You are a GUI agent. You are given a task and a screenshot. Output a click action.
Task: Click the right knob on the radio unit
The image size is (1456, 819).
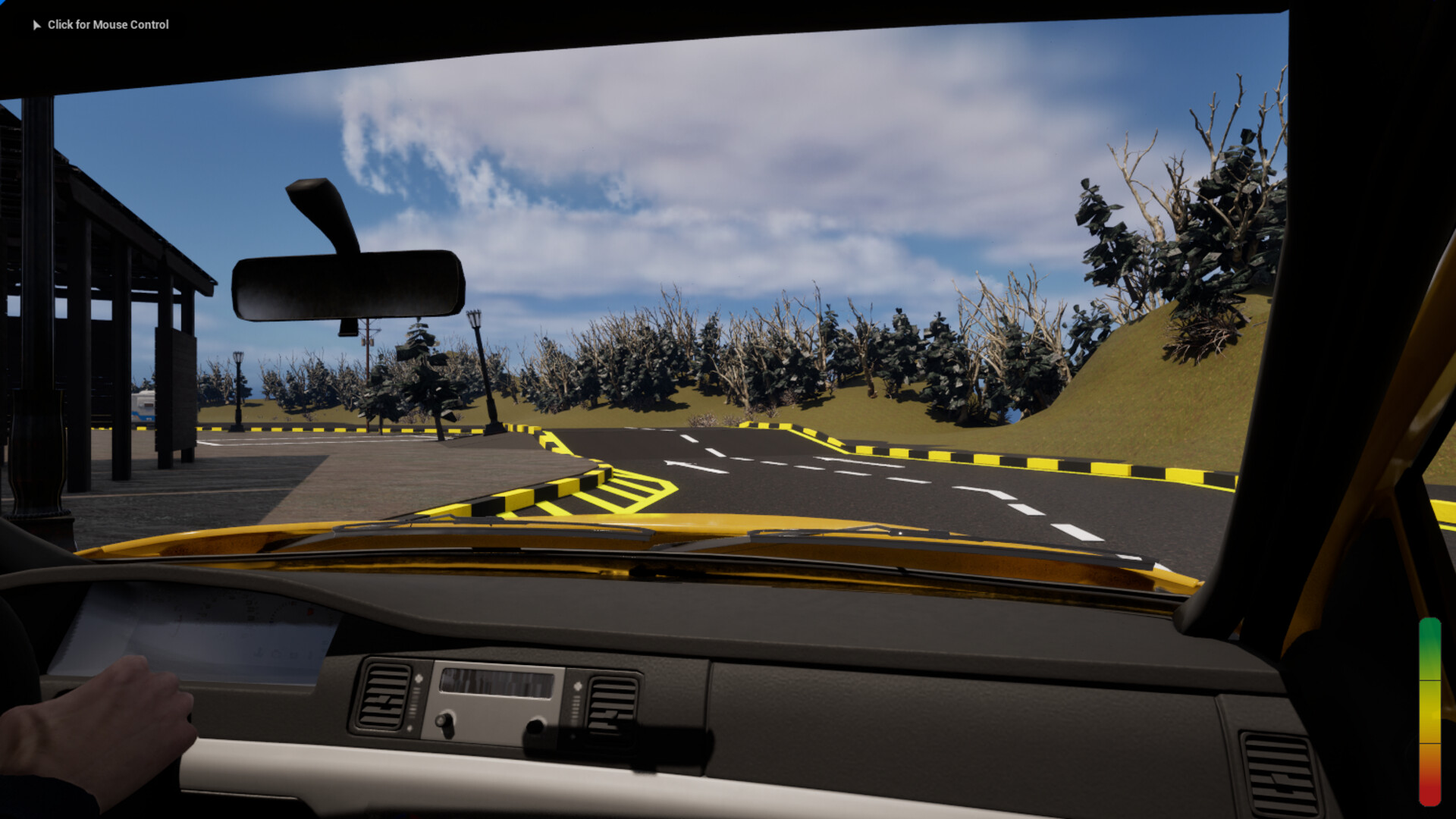[x=535, y=726]
